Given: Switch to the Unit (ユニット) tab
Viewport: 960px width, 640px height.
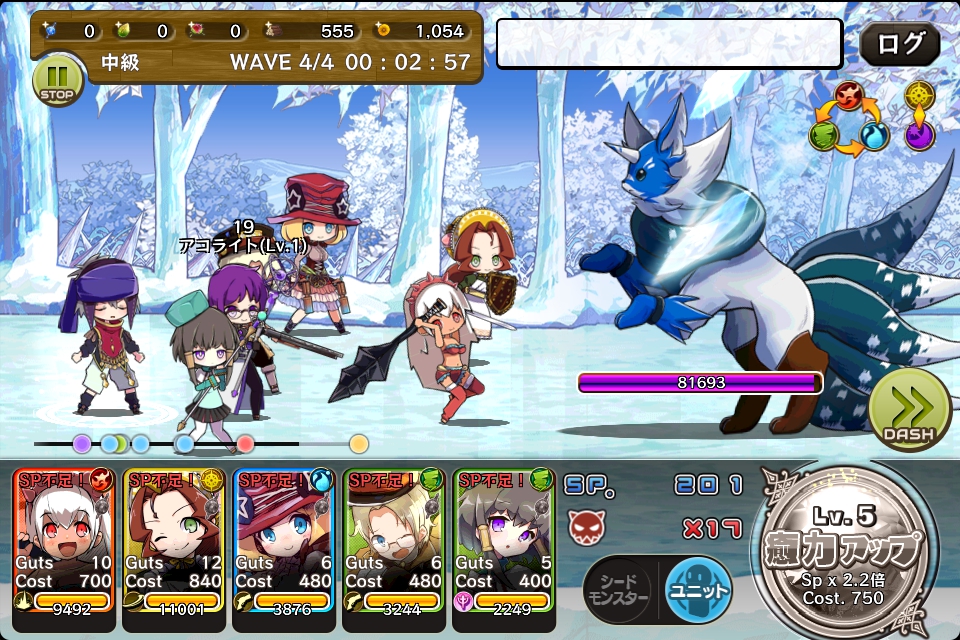Looking at the screenshot, I should [x=697, y=589].
